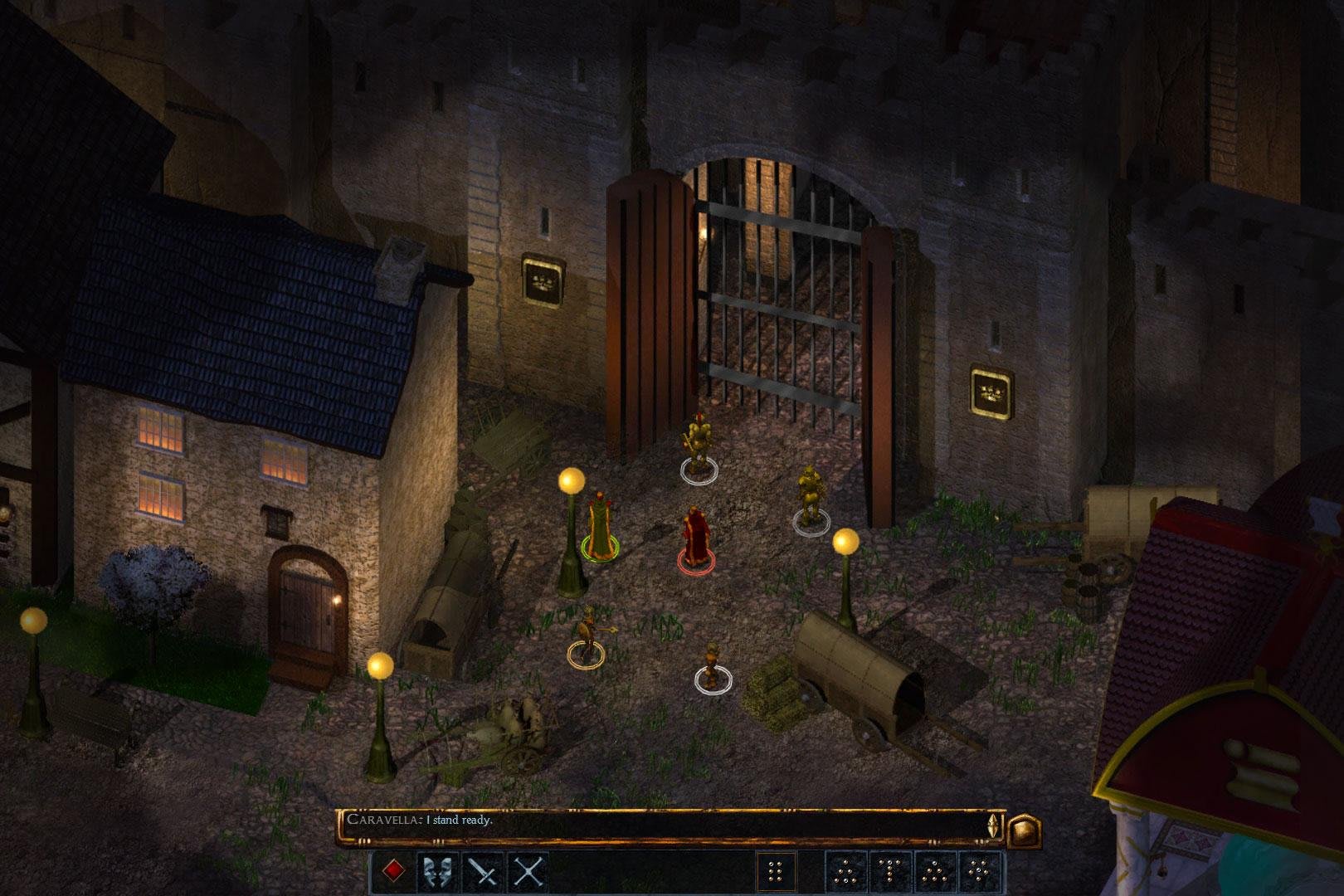The height and width of the screenshot is (896, 1344).
Task: Open dialogue with the twin masks icon
Action: pyautogui.click(x=437, y=872)
